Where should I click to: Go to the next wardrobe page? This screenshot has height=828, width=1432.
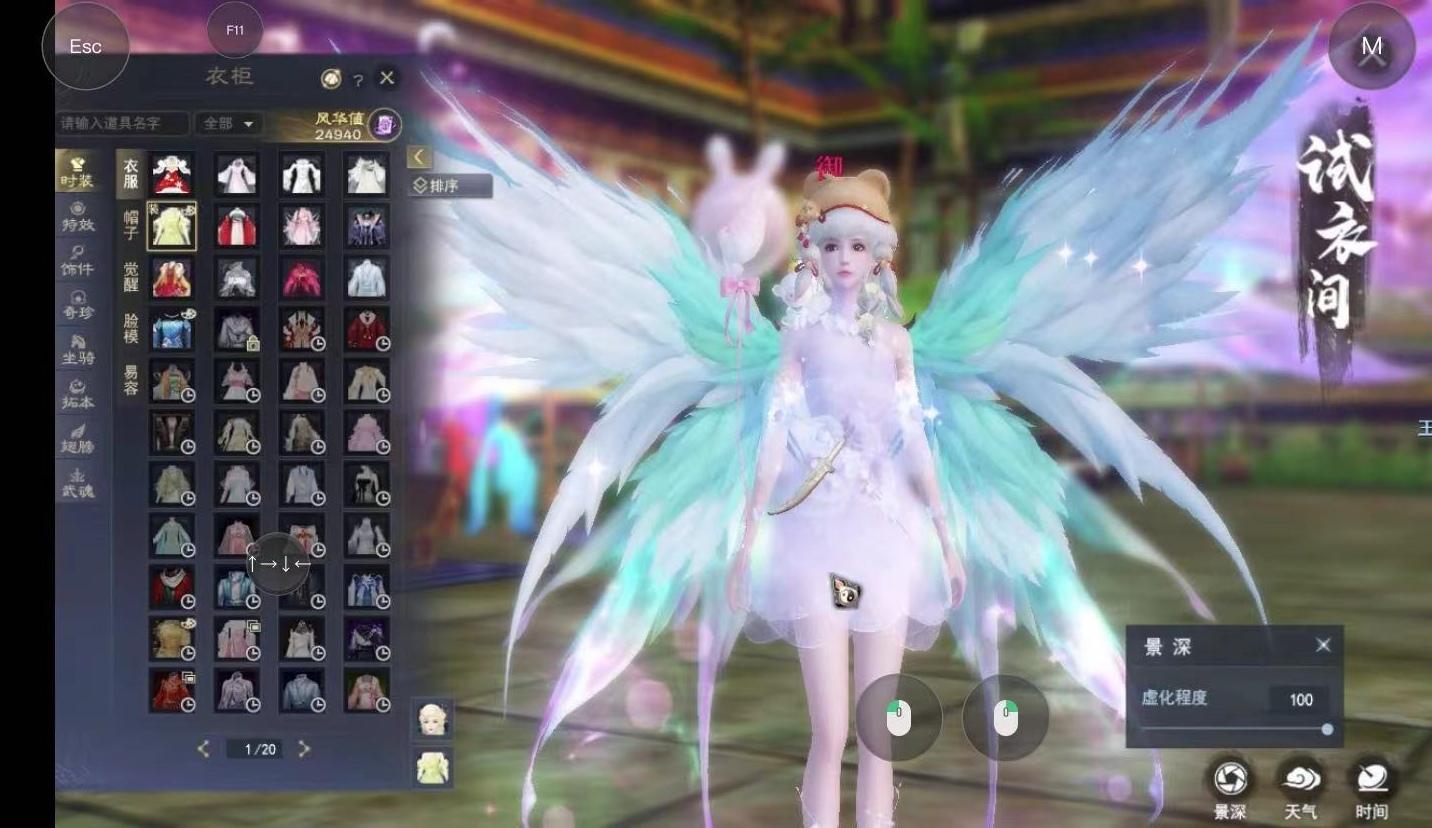pyautogui.click(x=305, y=748)
